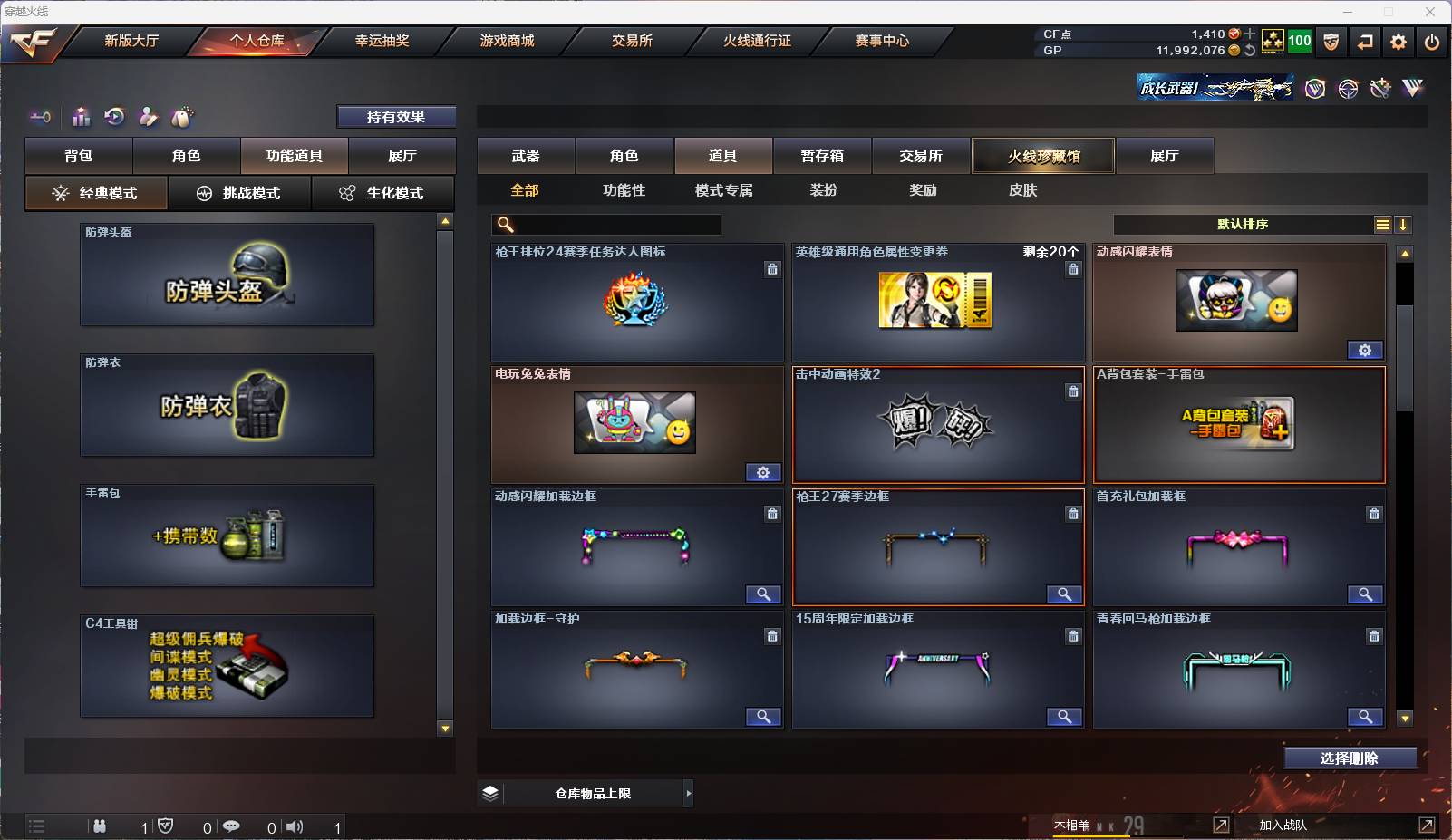Click the descending sort arrow next to 默认排序
The height and width of the screenshot is (840, 1452).
point(1403,224)
